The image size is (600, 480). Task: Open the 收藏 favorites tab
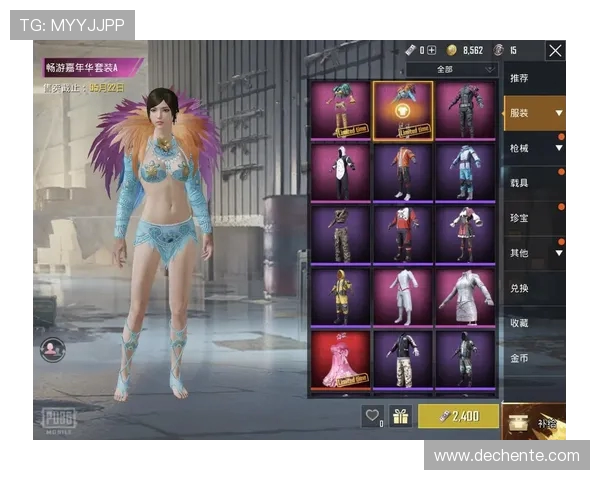520,323
